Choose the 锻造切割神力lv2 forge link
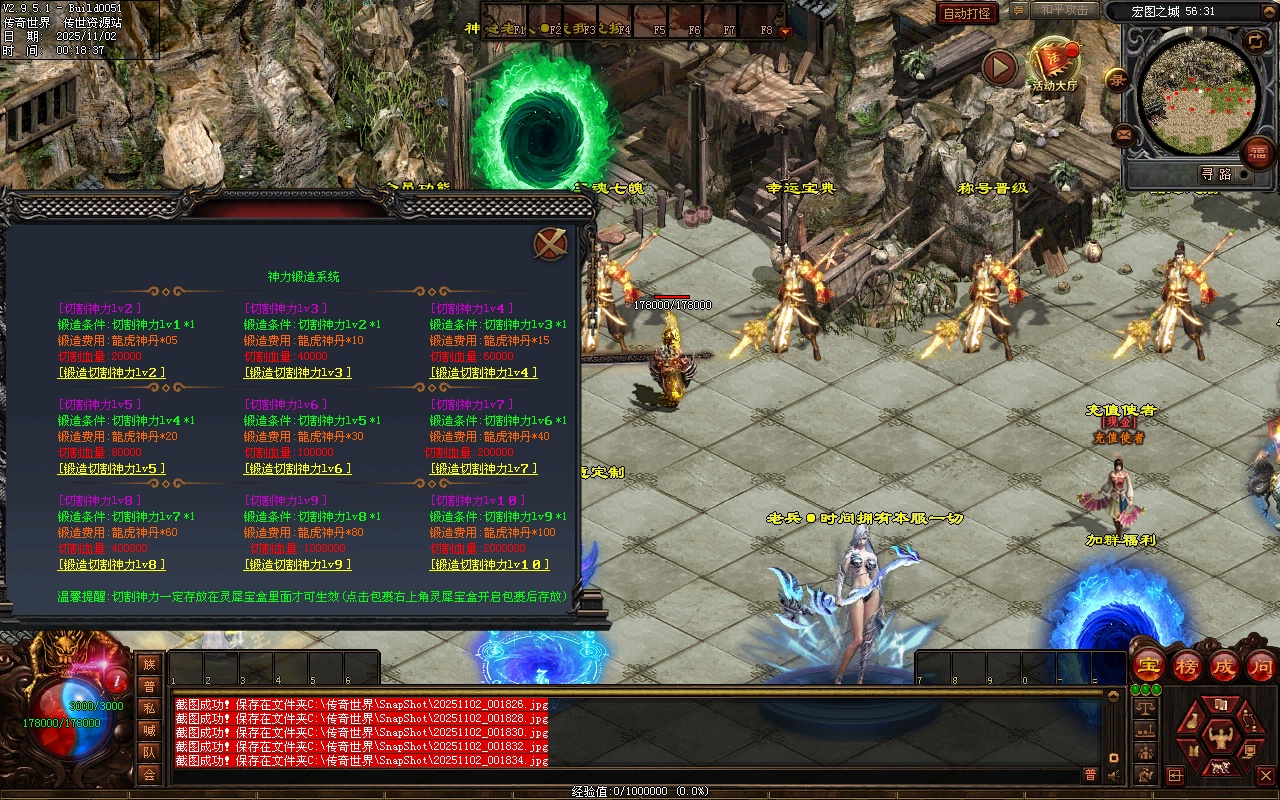Viewport: 1280px width, 800px height. click(112, 372)
